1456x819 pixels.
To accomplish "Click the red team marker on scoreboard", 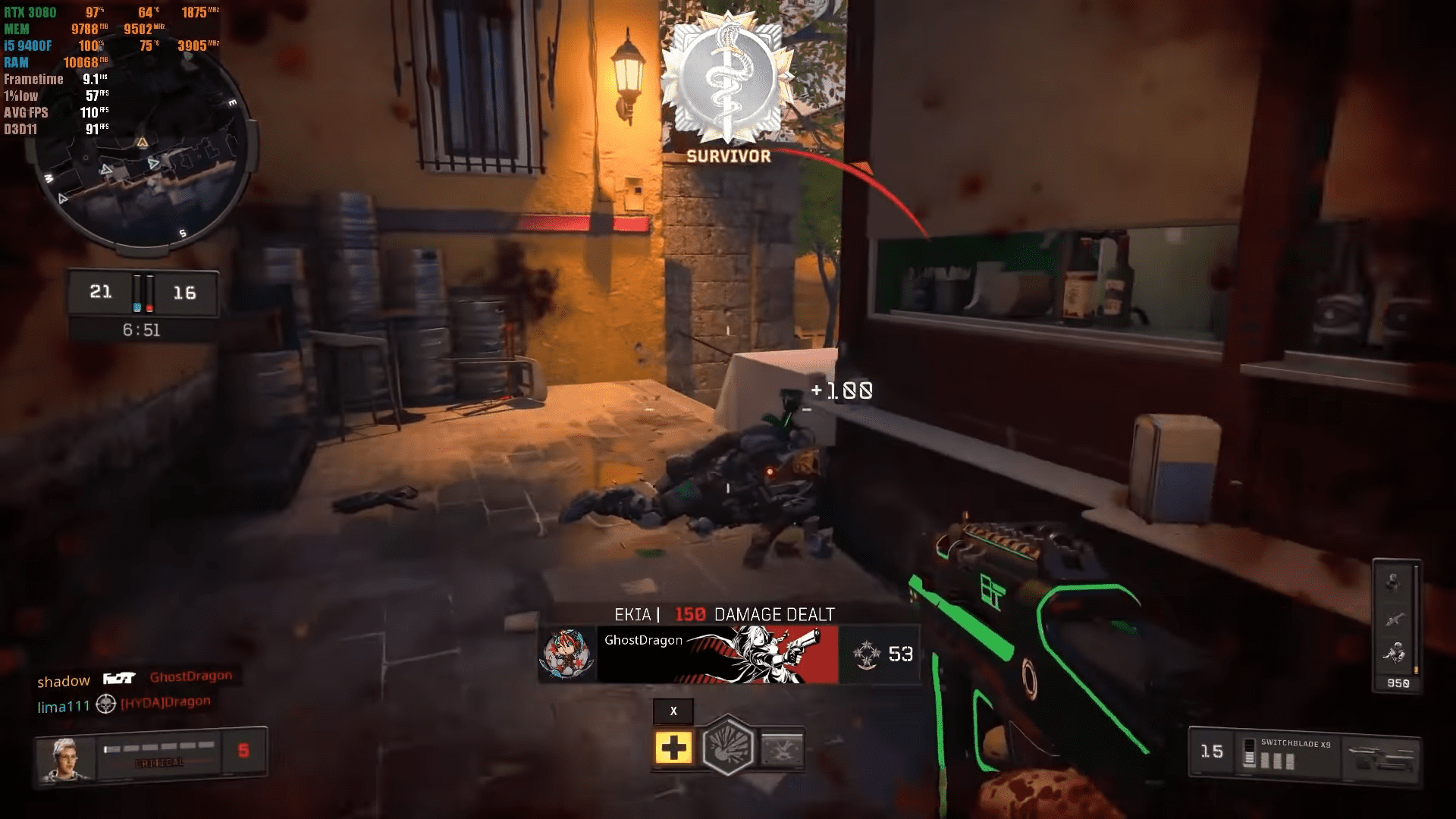I will point(149,306).
